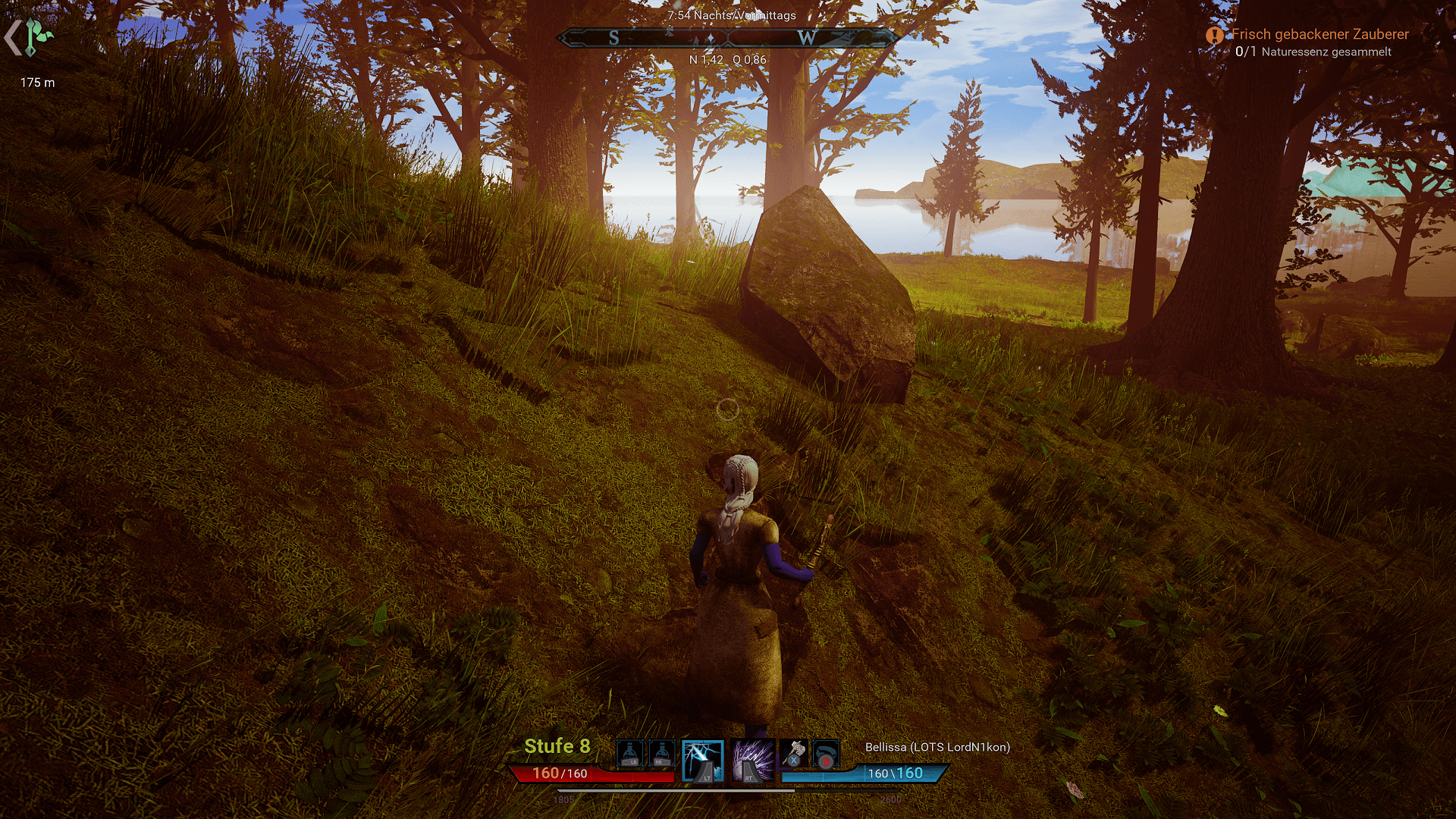The image size is (1456, 819).
Task: Click the axe weapon icon
Action: pyautogui.click(x=793, y=753)
